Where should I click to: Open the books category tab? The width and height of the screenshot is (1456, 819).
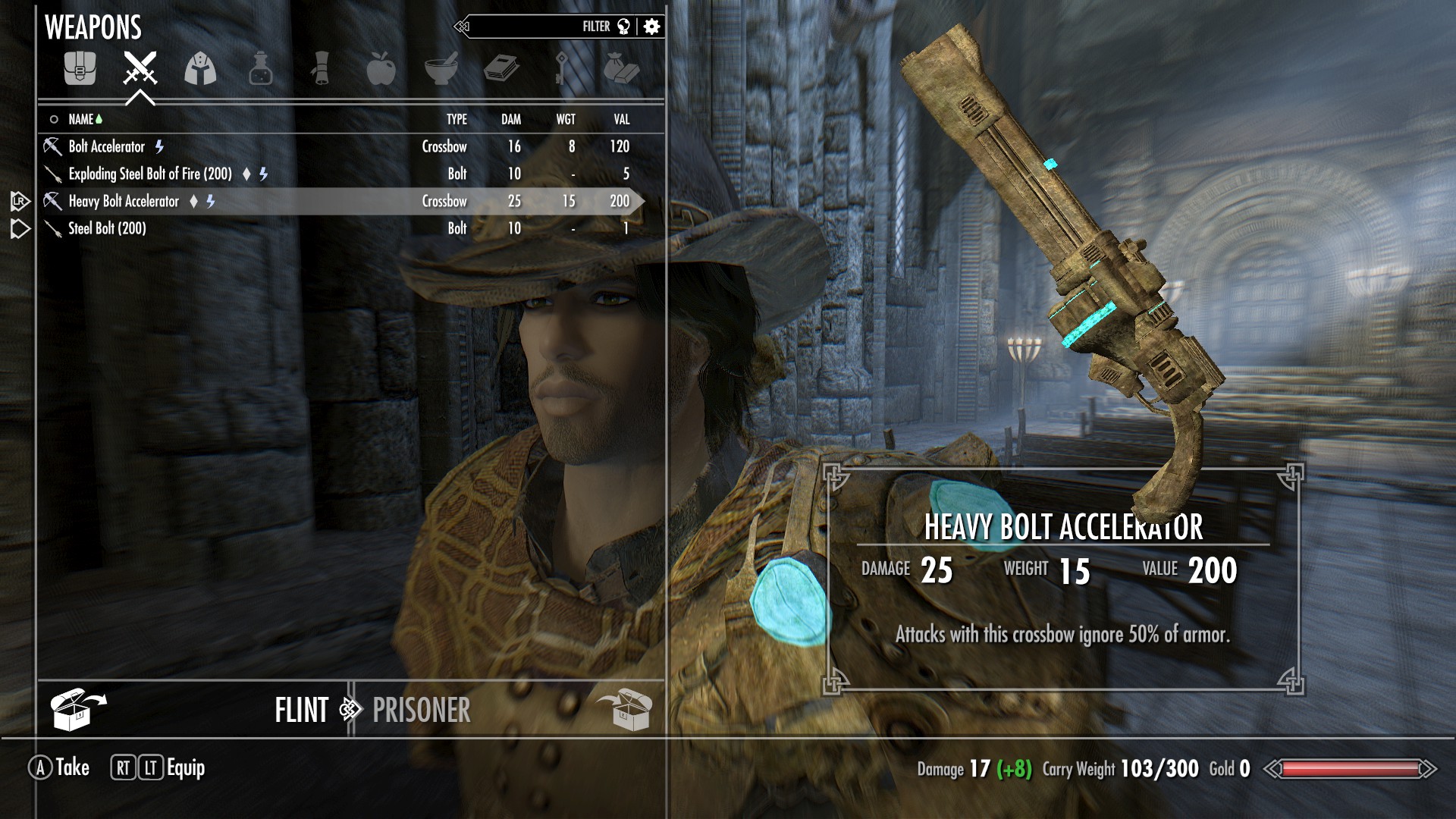click(501, 69)
